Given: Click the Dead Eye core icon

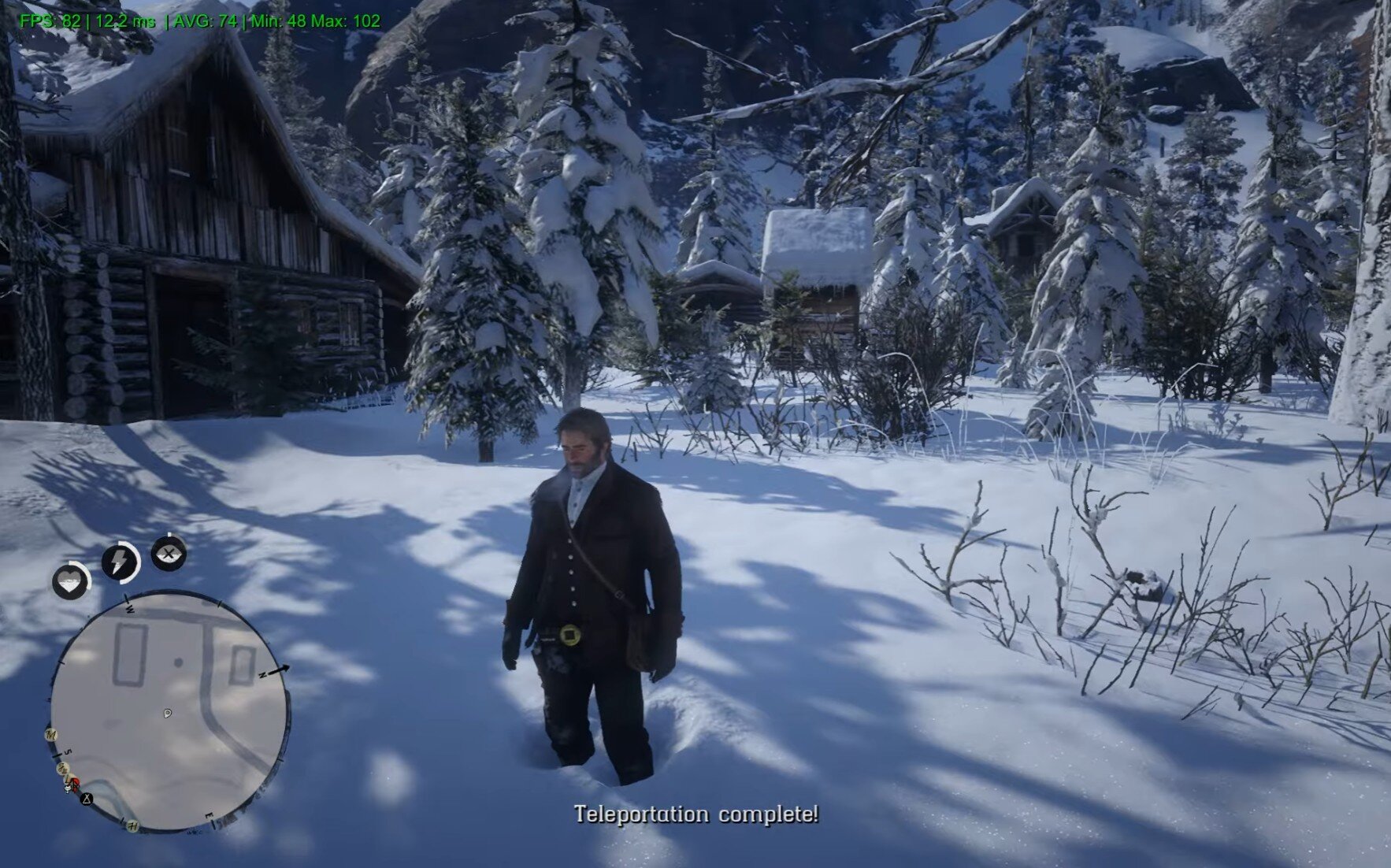Looking at the screenshot, I should coord(169,553).
